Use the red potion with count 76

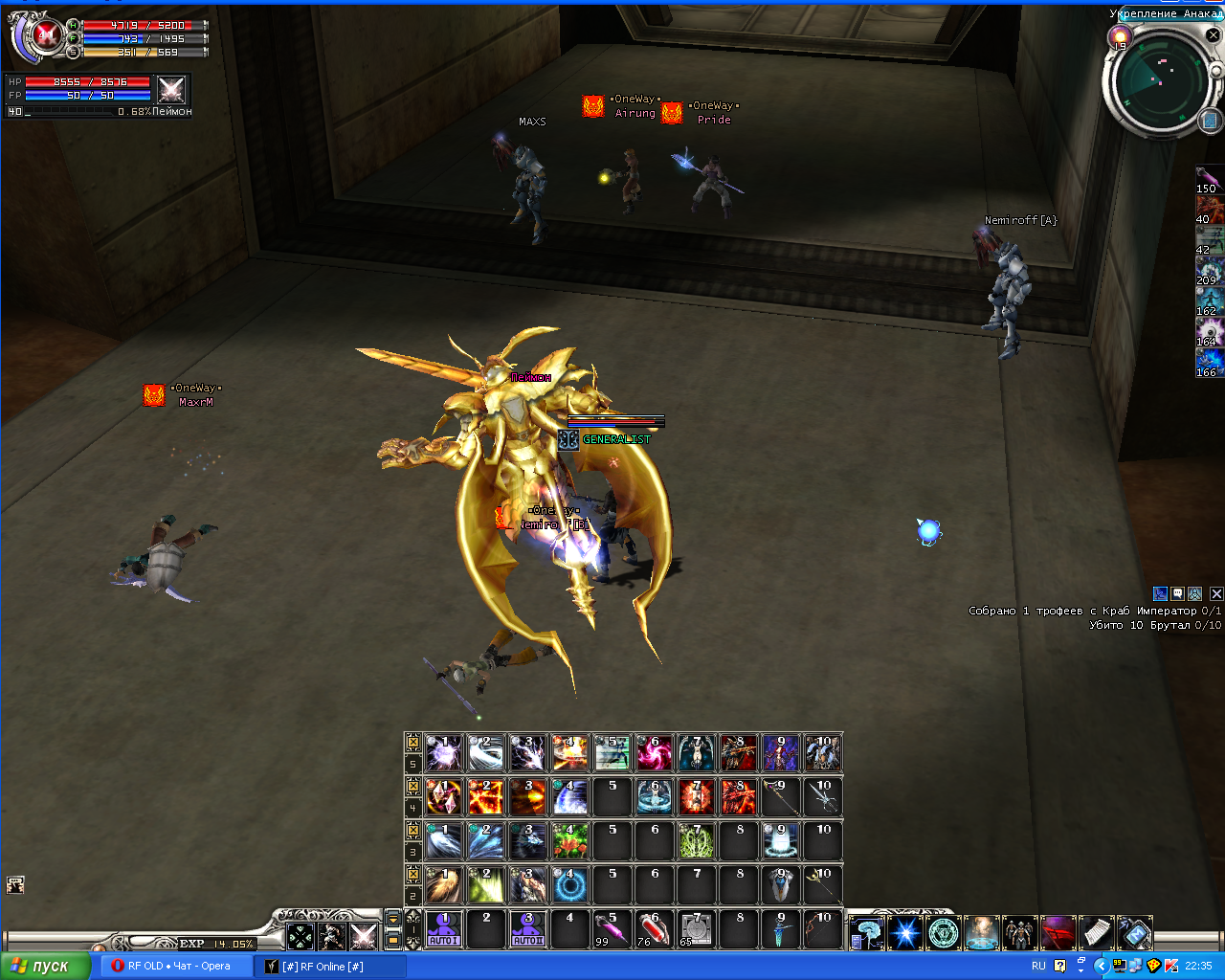tap(655, 929)
